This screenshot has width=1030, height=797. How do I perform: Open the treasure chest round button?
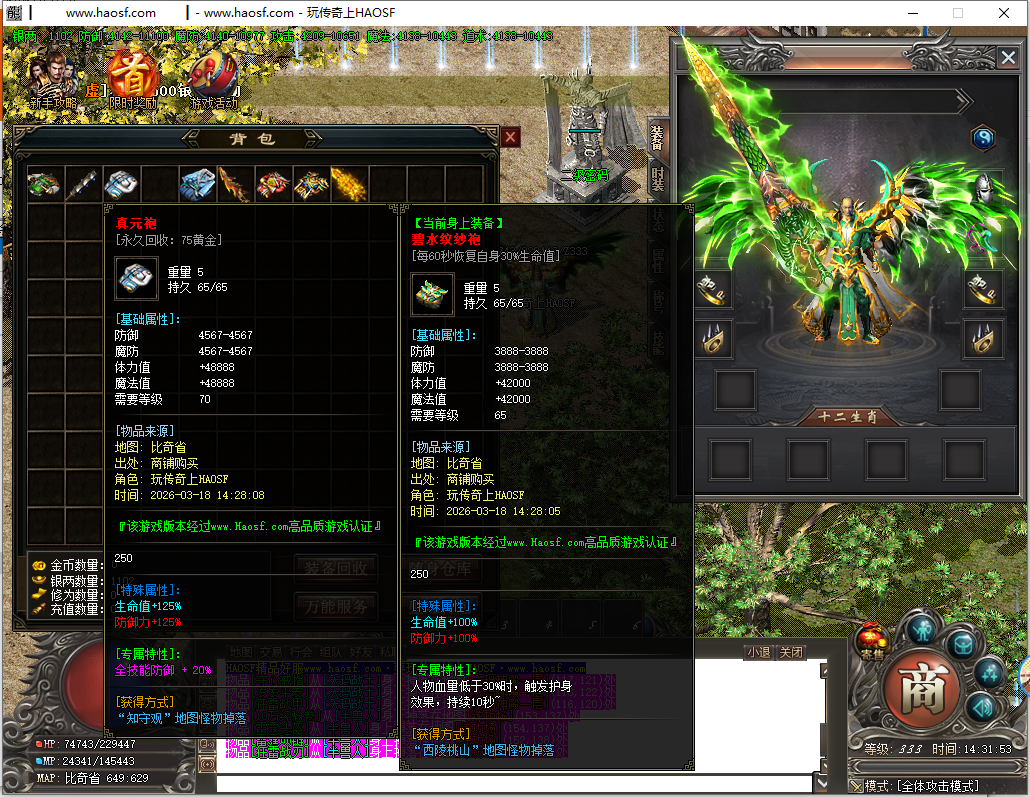pyautogui.click(x=961, y=644)
